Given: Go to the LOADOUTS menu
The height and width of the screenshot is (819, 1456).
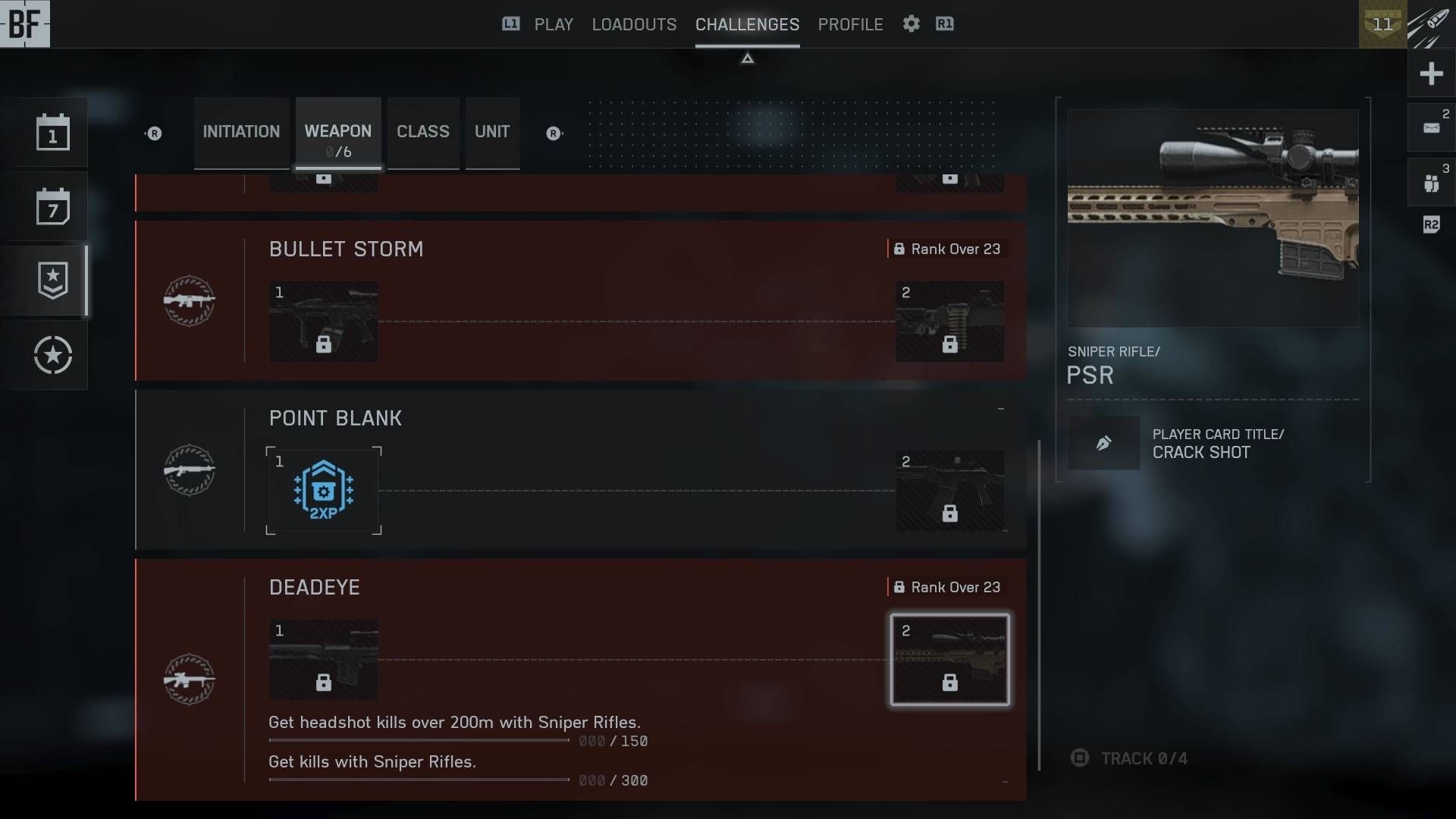Looking at the screenshot, I should (634, 24).
